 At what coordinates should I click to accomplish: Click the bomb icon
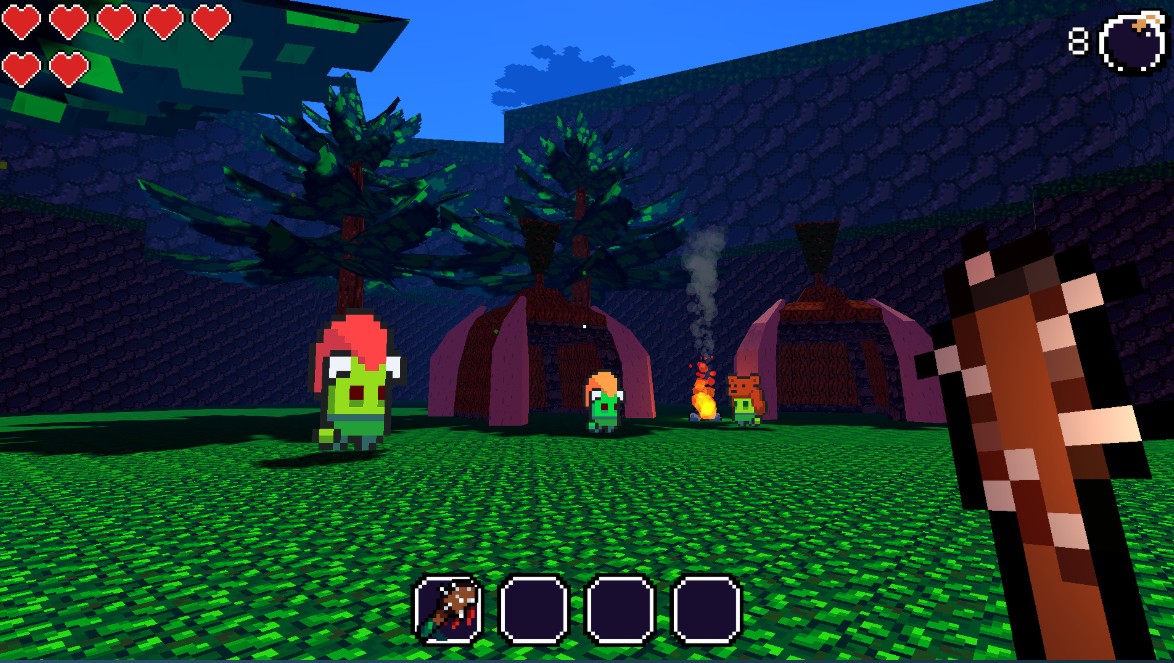(x=1132, y=45)
